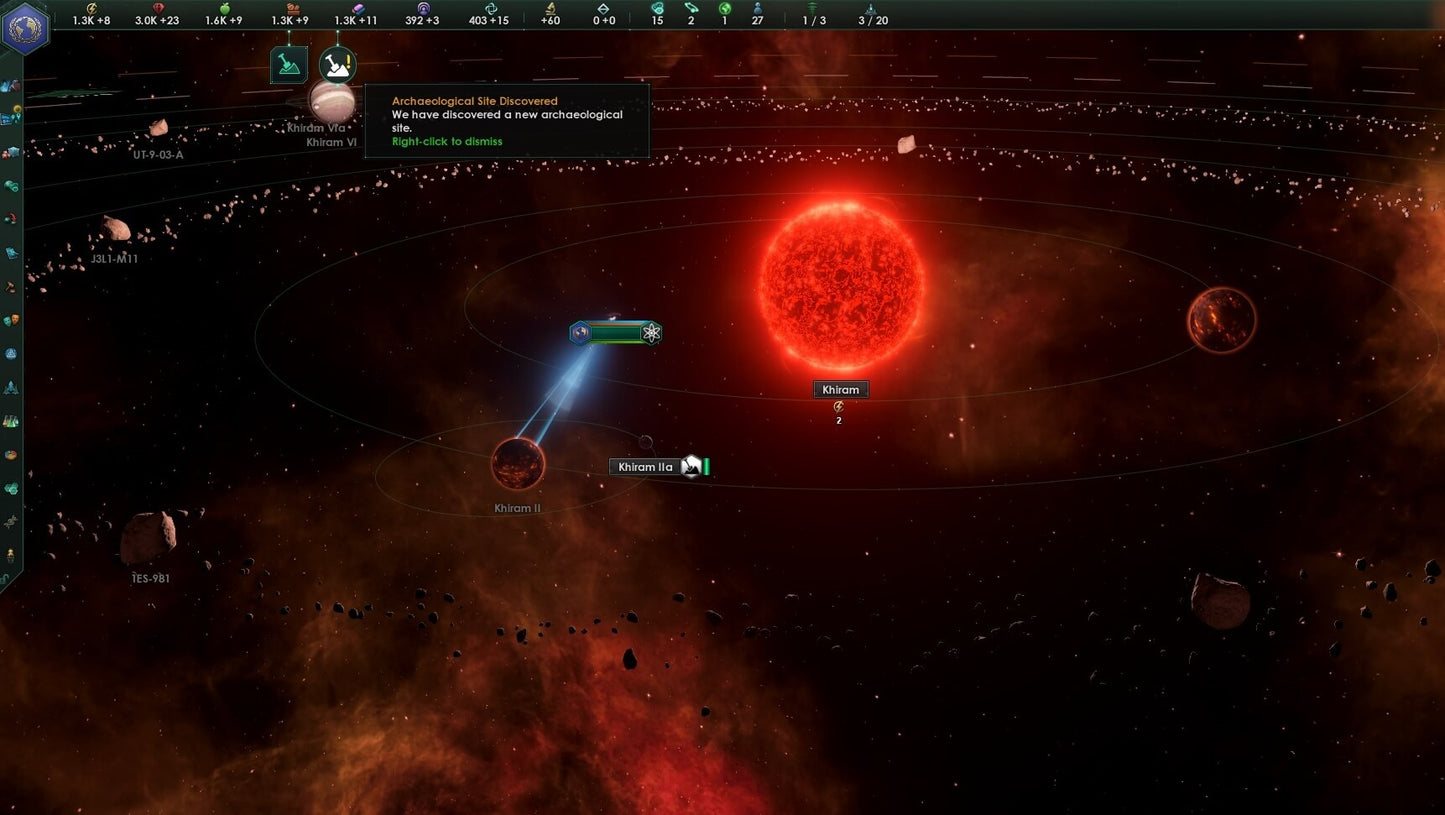Screen dimensions: 1445x815
Task: Select the science ship orbiting Khiram II
Action: coord(581,333)
